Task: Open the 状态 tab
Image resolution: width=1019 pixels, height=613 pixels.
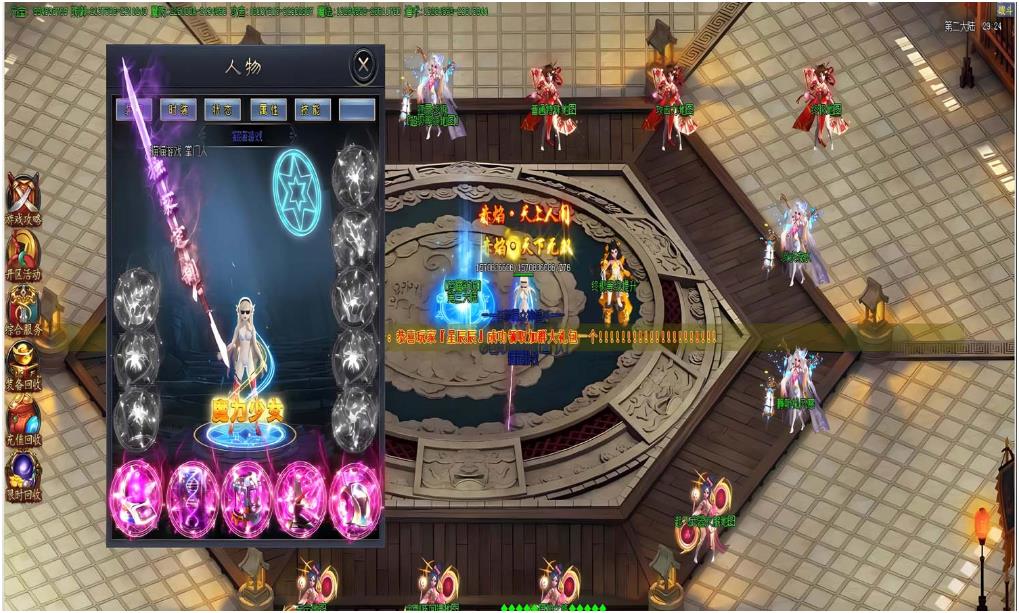Action: pyautogui.click(x=223, y=109)
